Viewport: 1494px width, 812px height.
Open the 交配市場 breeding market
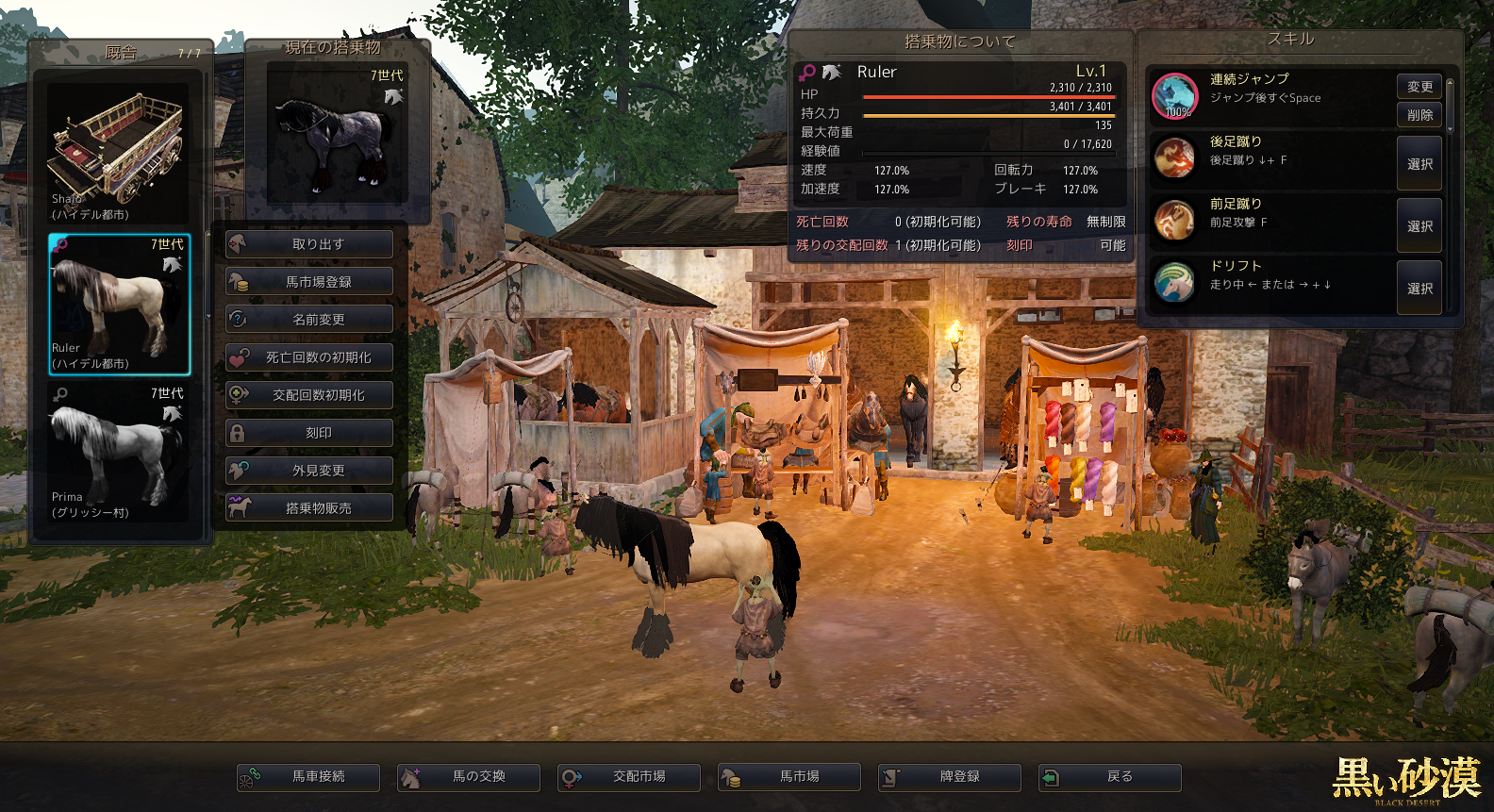[x=629, y=777]
